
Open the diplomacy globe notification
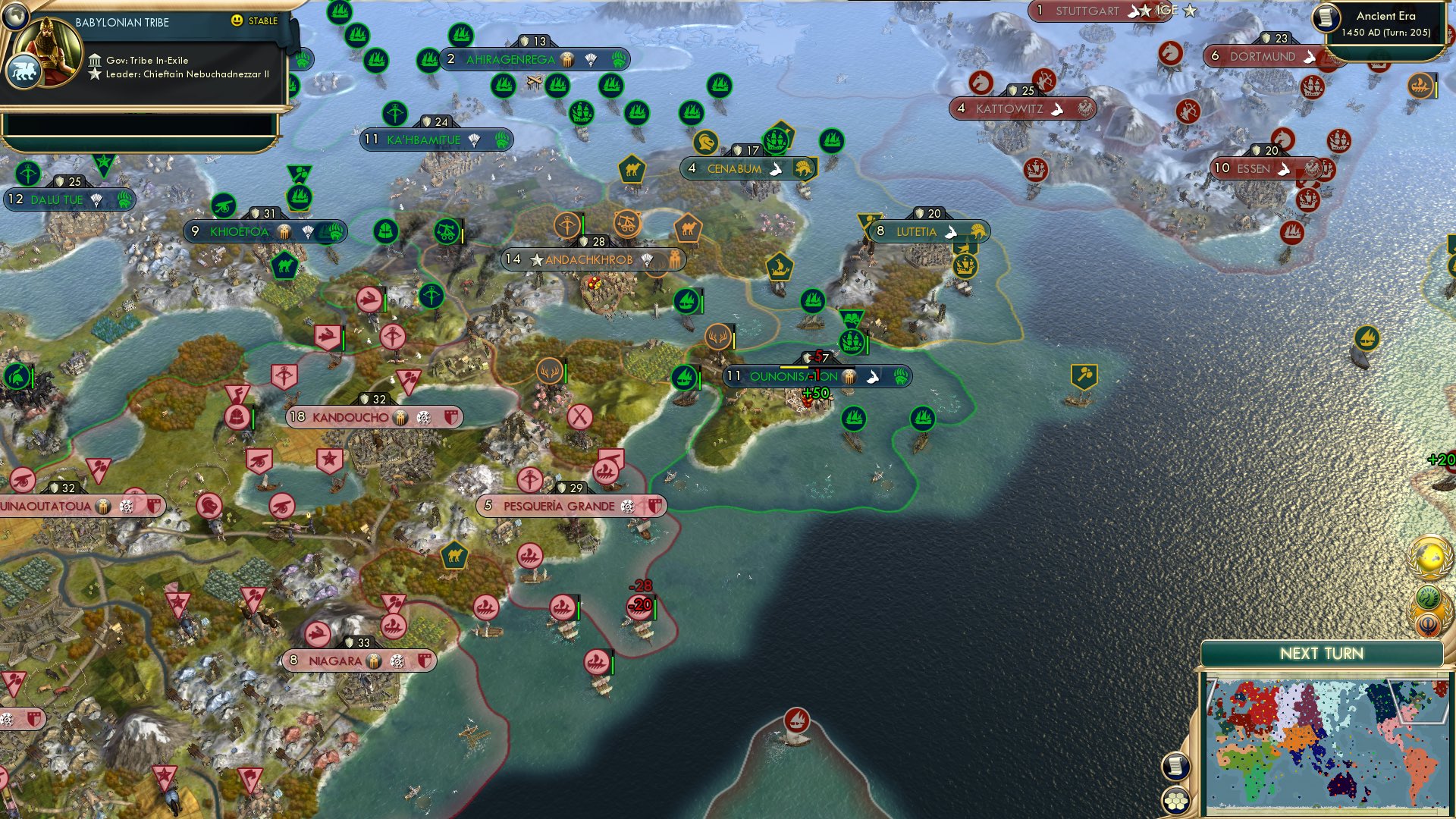point(1429,556)
